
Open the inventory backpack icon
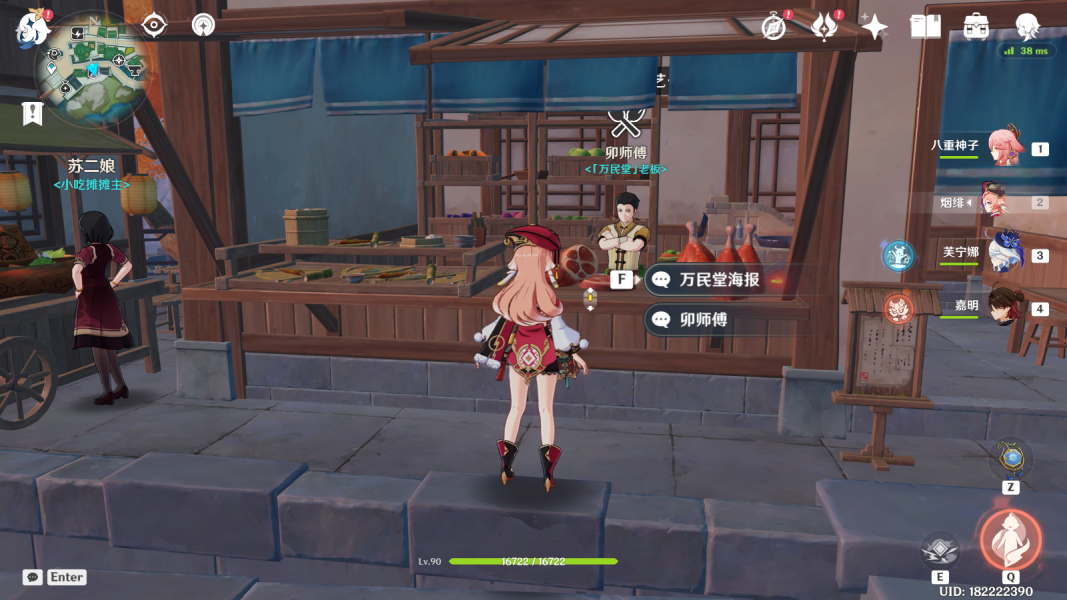[976, 27]
